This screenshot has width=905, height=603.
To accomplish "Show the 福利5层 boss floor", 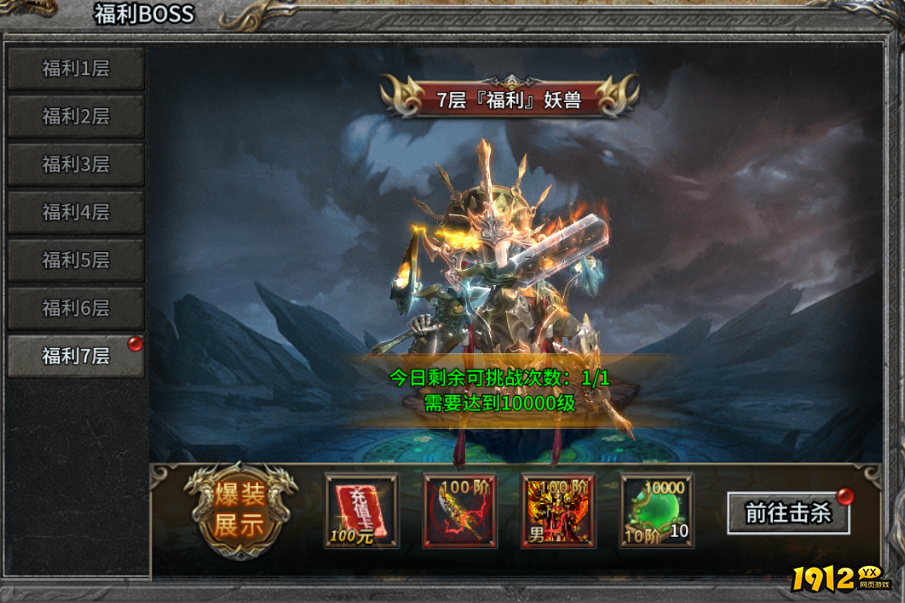I will [76, 261].
